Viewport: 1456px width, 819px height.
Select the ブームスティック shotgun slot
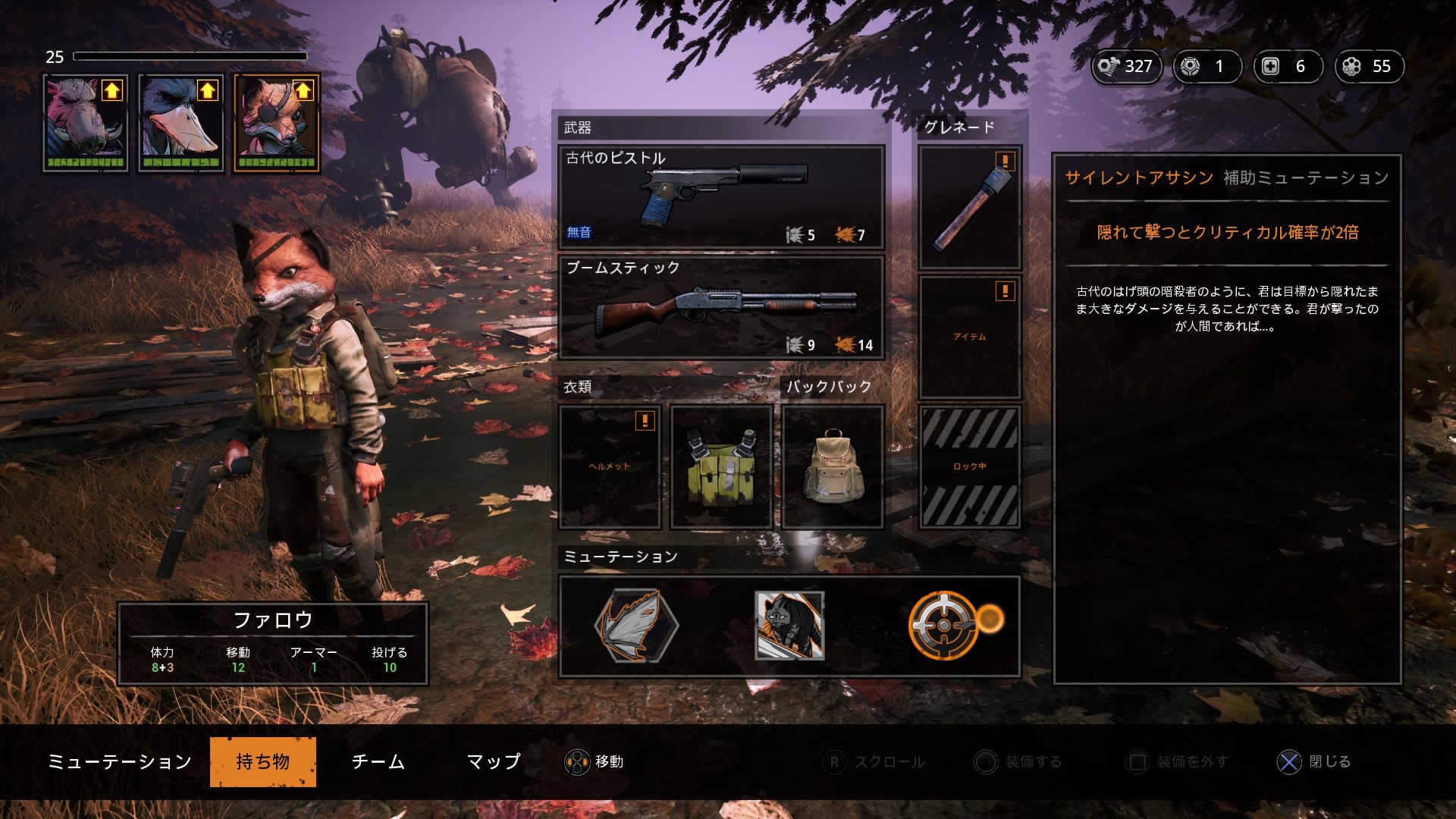click(721, 307)
